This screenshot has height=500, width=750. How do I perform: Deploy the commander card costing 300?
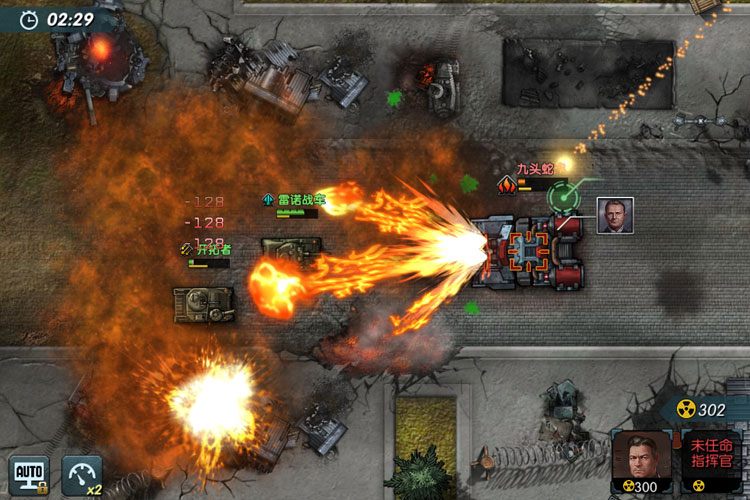click(641, 462)
